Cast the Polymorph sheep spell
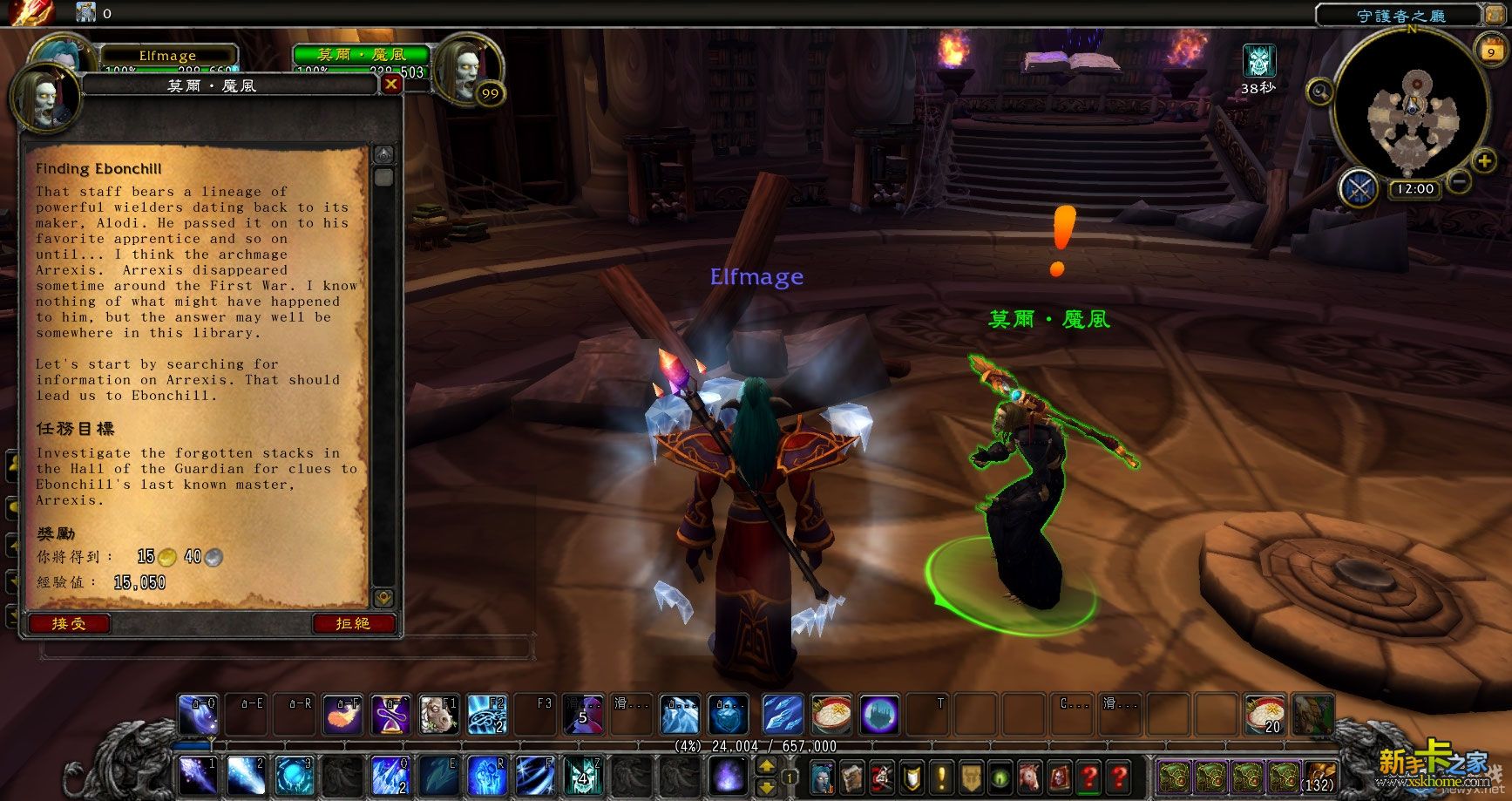 pos(437,715)
